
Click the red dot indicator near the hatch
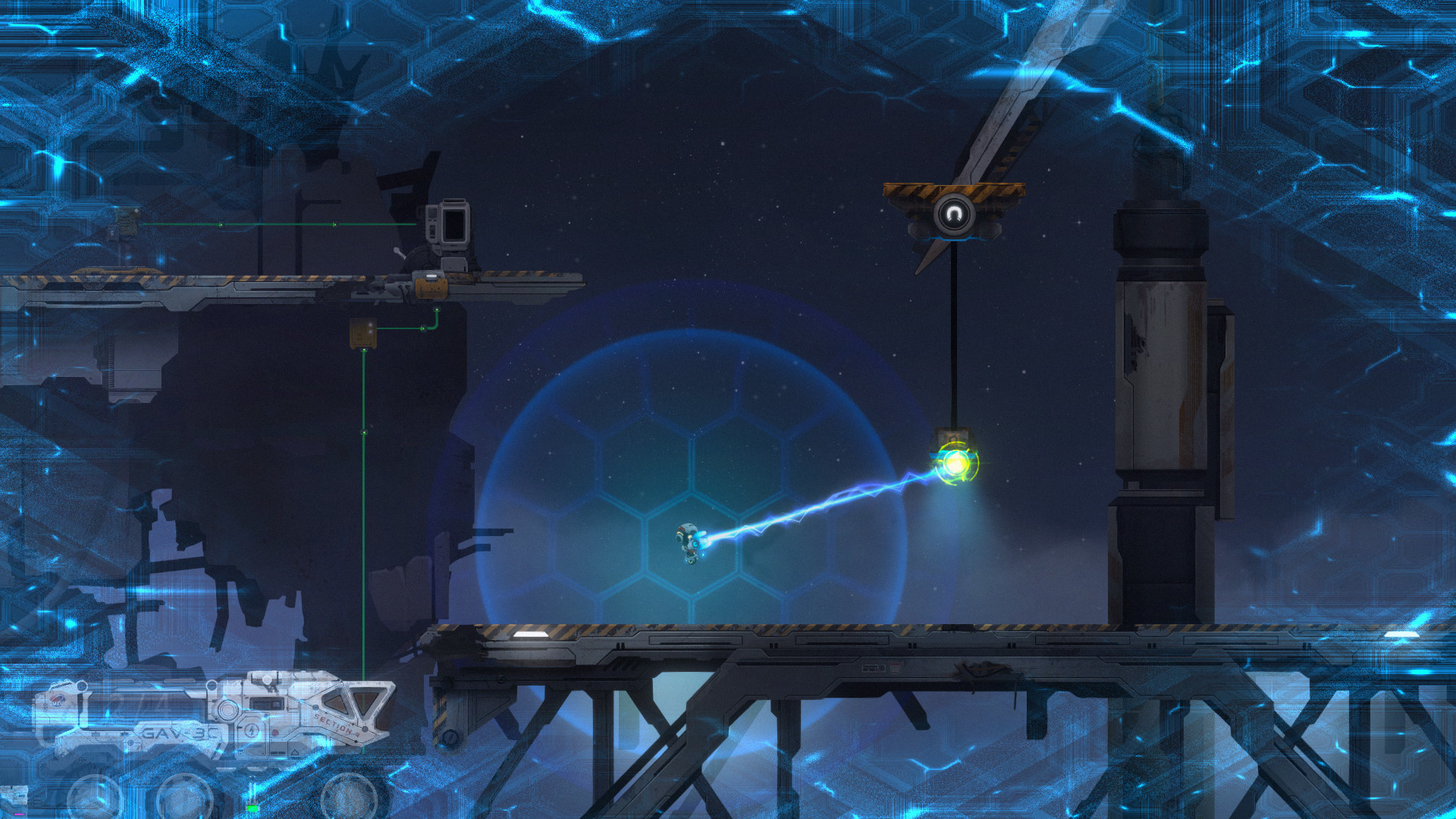[275, 733]
